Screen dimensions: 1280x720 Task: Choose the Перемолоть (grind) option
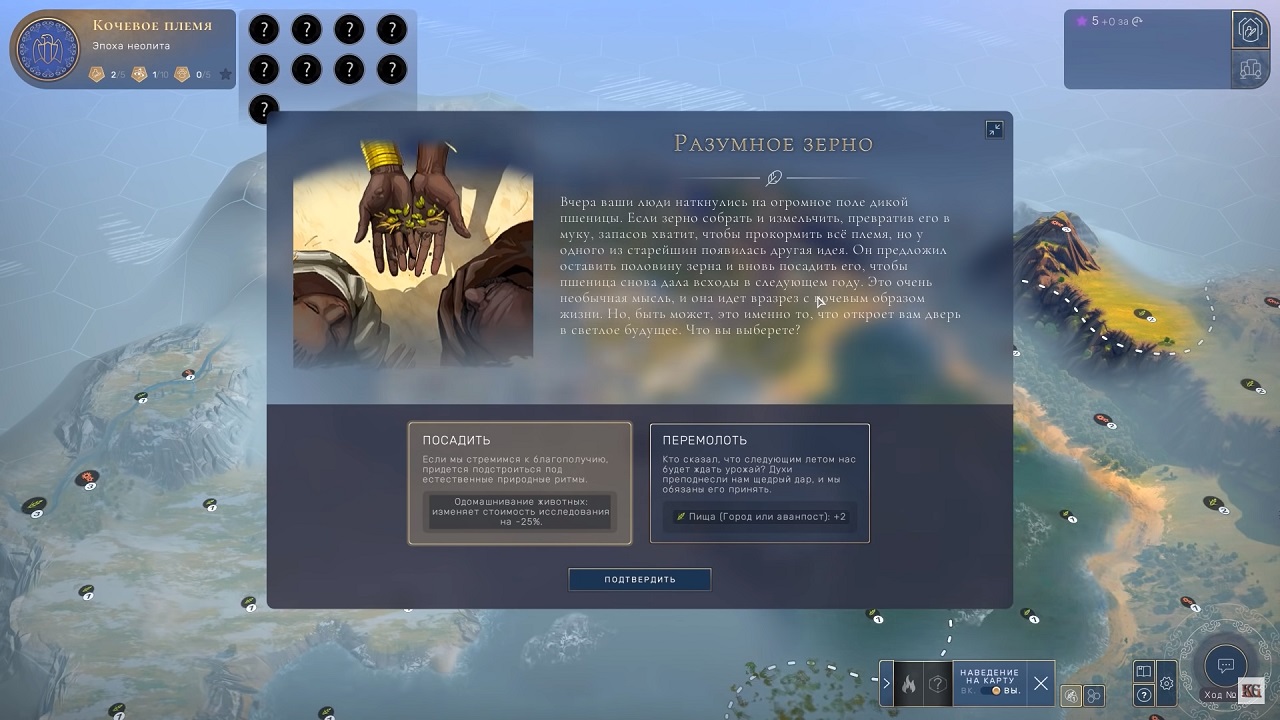pyautogui.click(x=759, y=483)
